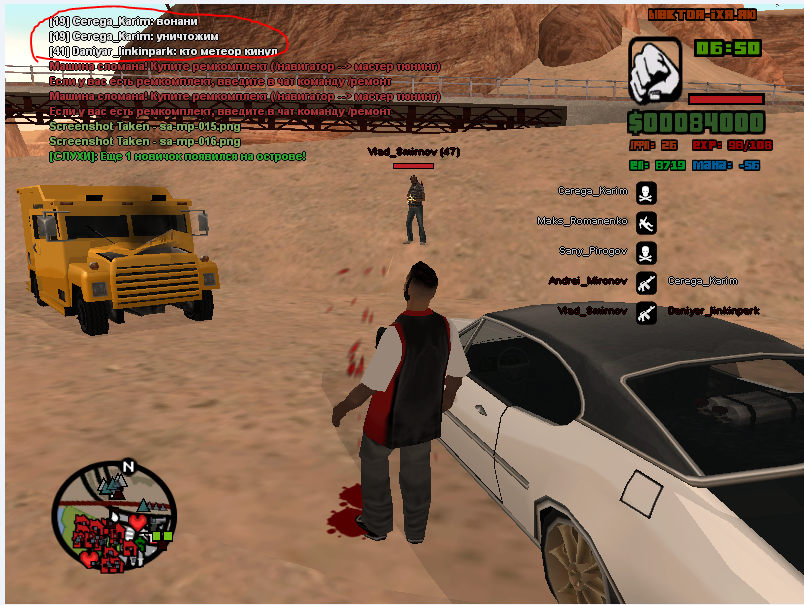Click the "Screenshot Taken - sa-mp-016.png" chat line
Viewport: 804px width, 605px height.
[x=130, y=142]
